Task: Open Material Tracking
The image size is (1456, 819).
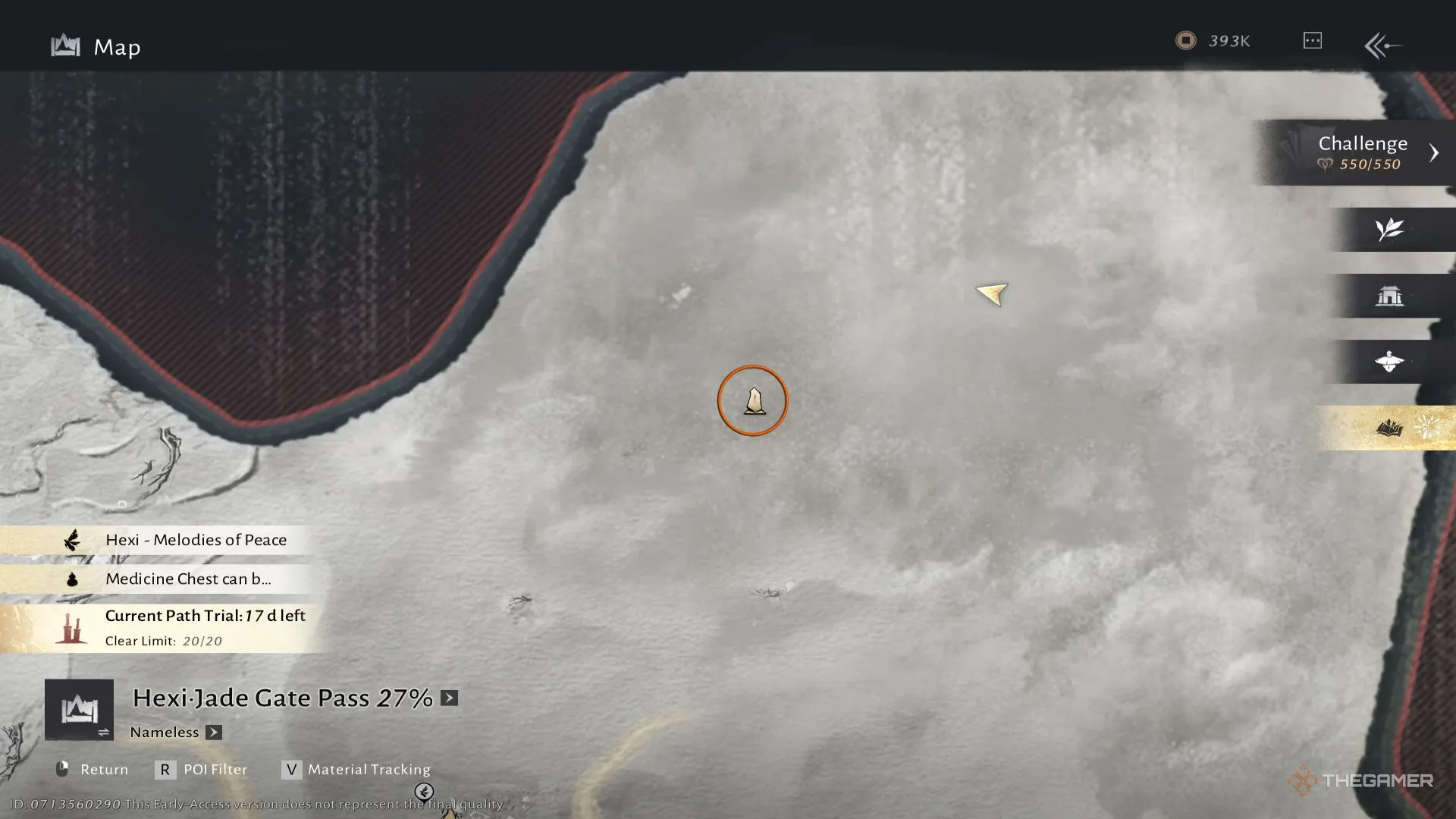Action: click(x=356, y=770)
